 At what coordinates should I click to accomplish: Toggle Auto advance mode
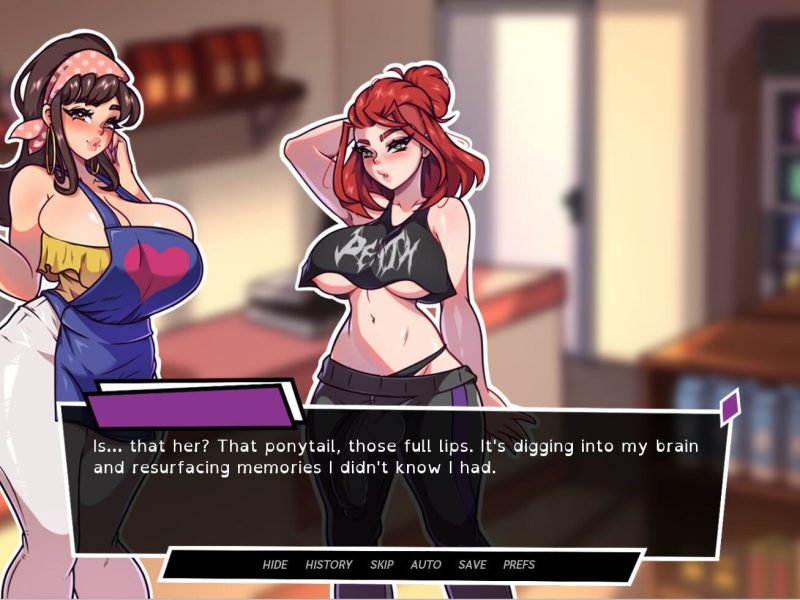click(426, 565)
